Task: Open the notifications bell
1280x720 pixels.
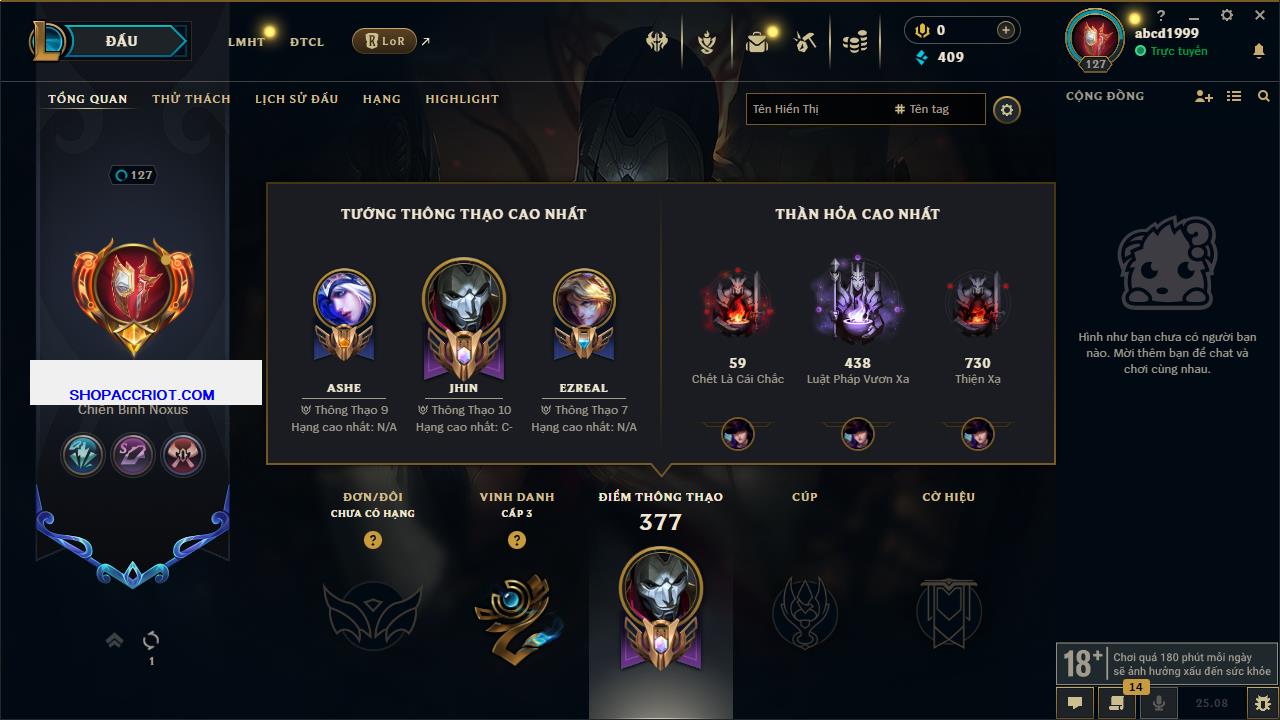Action: point(1258,51)
